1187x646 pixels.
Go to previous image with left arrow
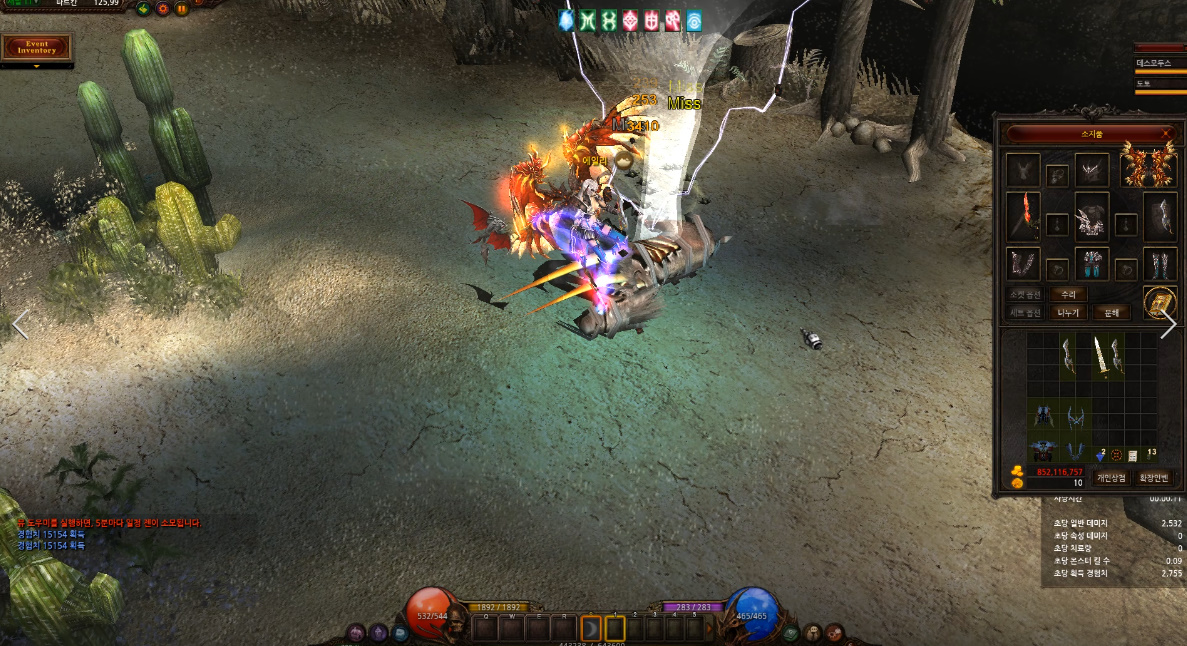click(19, 324)
